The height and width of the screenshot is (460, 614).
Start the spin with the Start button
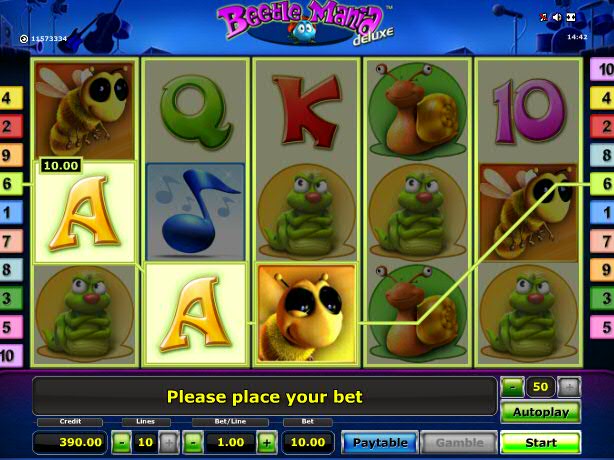pos(540,442)
